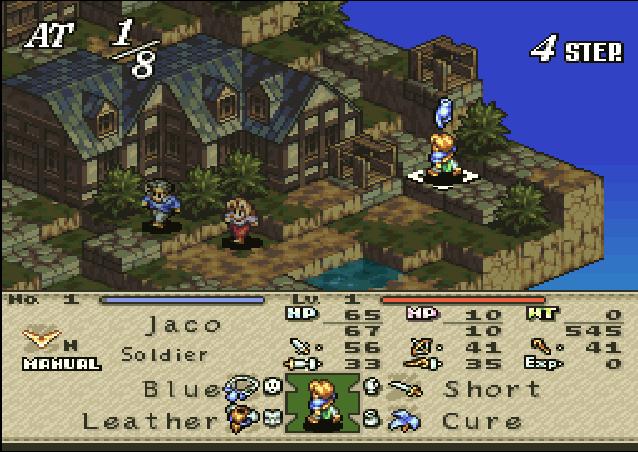Select the Blue necklace equipment slot

(x=182, y=388)
